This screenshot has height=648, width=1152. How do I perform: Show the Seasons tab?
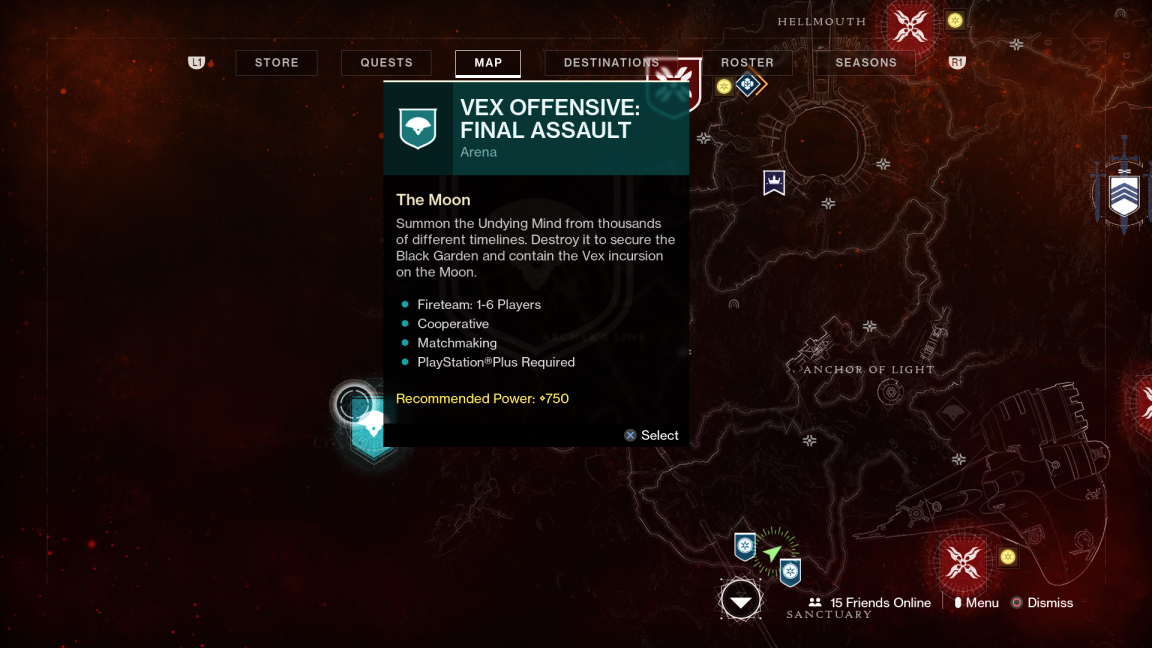click(866, 63)
